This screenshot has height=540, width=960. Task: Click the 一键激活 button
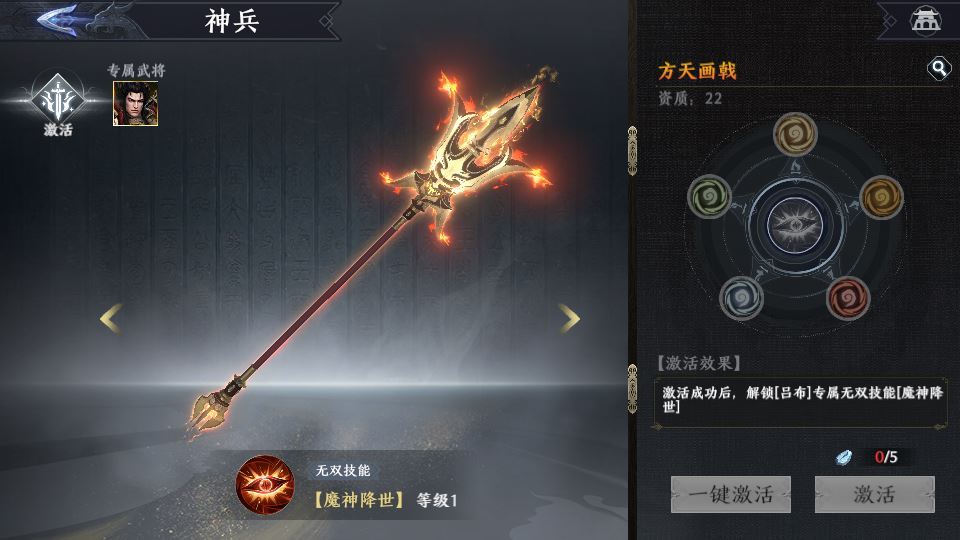click(x=730, y=494)
